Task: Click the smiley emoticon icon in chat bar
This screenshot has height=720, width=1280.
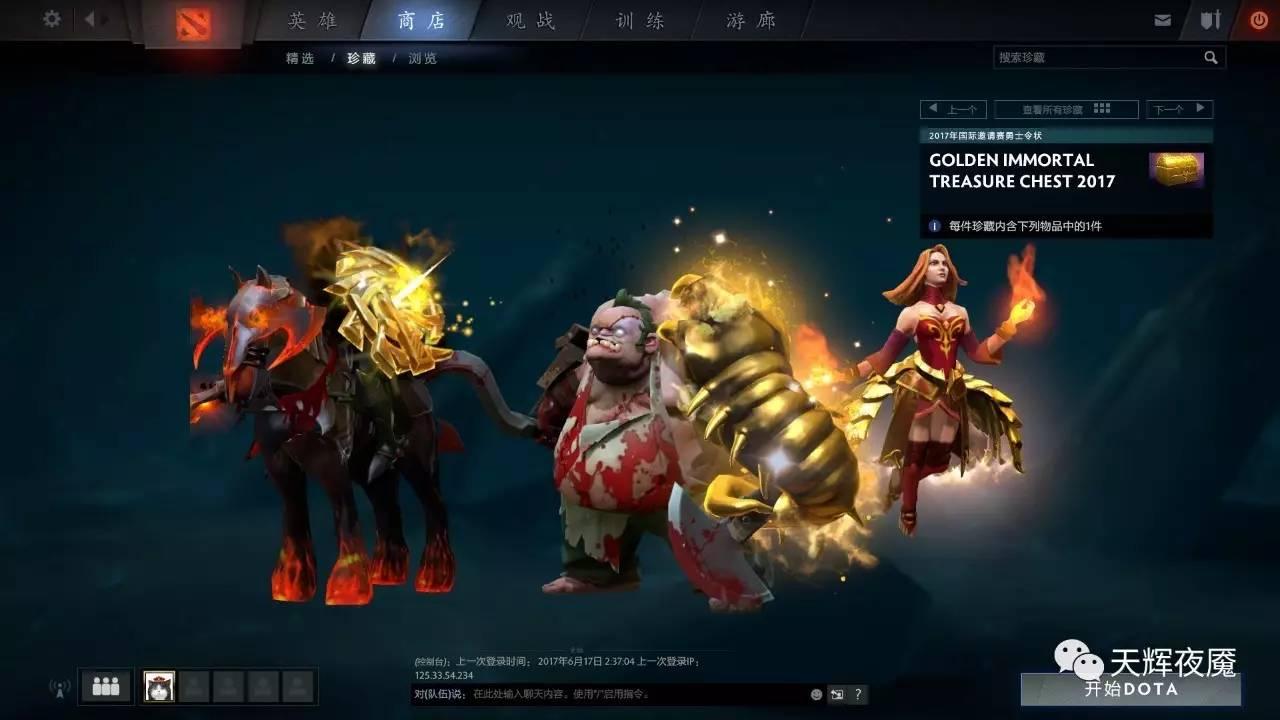Action: click(815, 694)
